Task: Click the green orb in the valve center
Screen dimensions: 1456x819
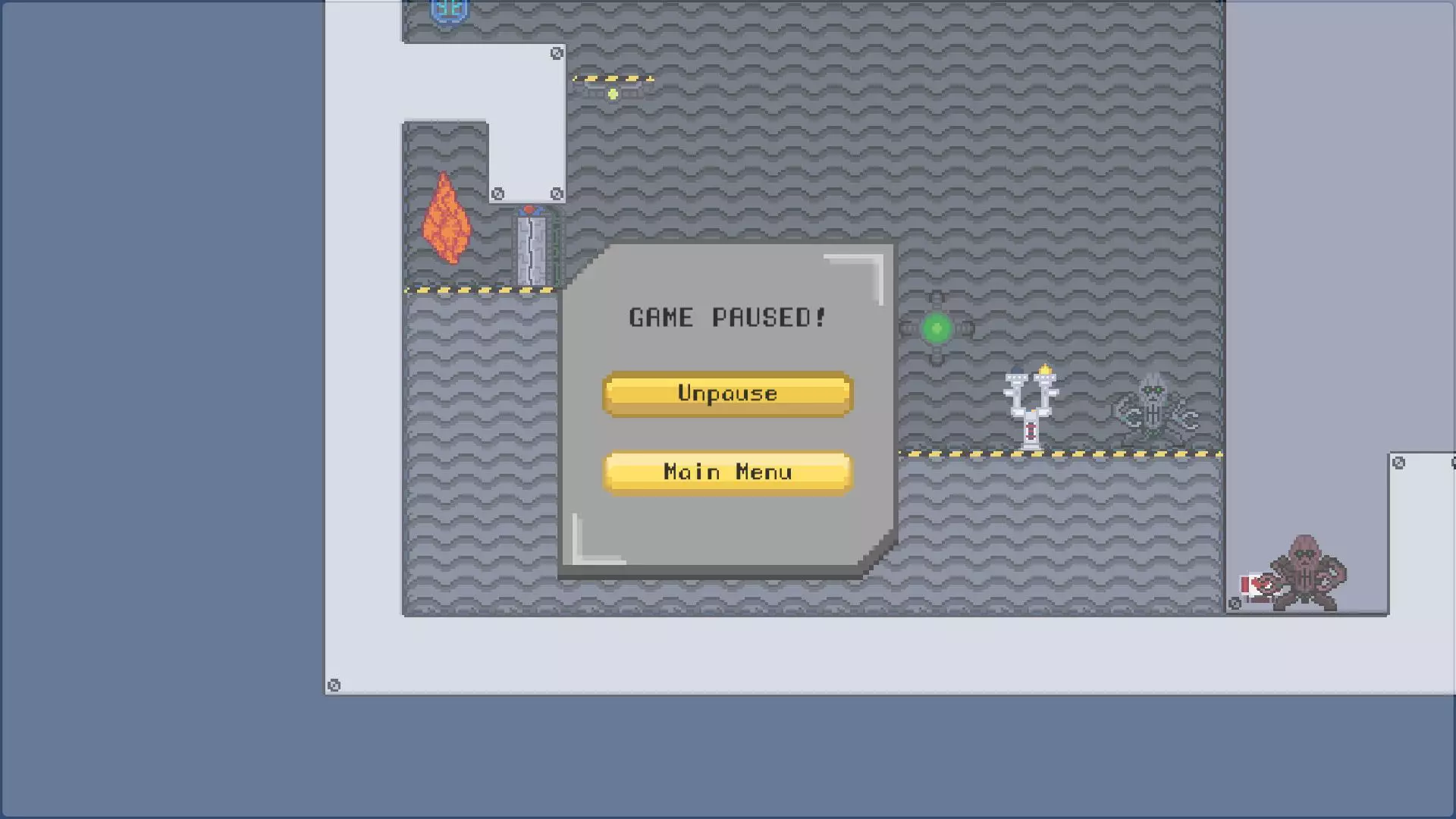Action: 937,328
